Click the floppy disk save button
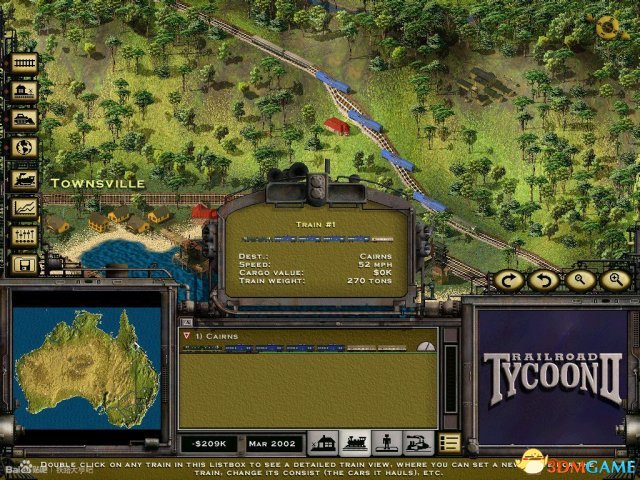Viewport: 640px width, 480px height. click(x=23, y=264)
